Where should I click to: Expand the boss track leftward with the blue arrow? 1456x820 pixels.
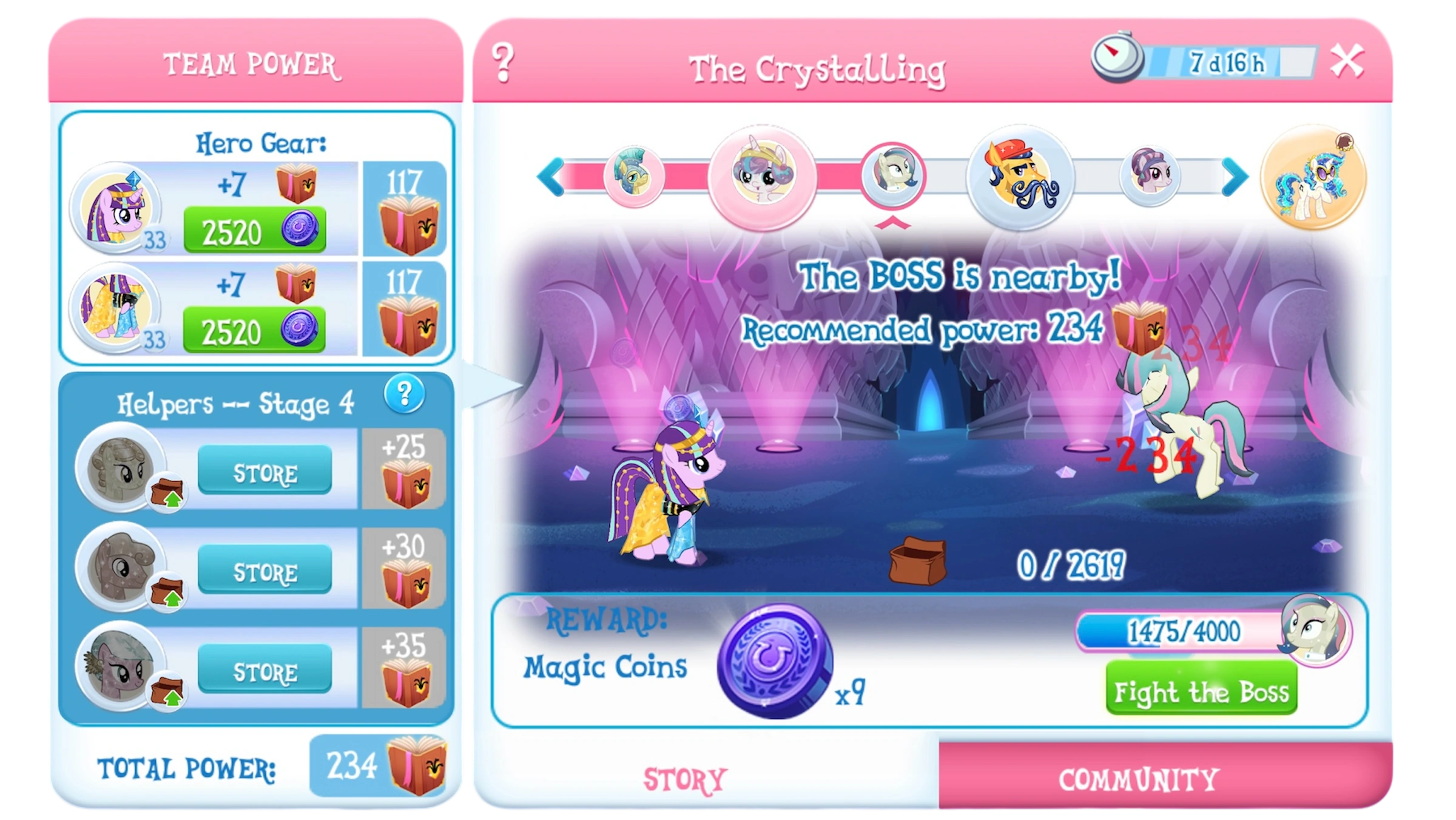551,178
